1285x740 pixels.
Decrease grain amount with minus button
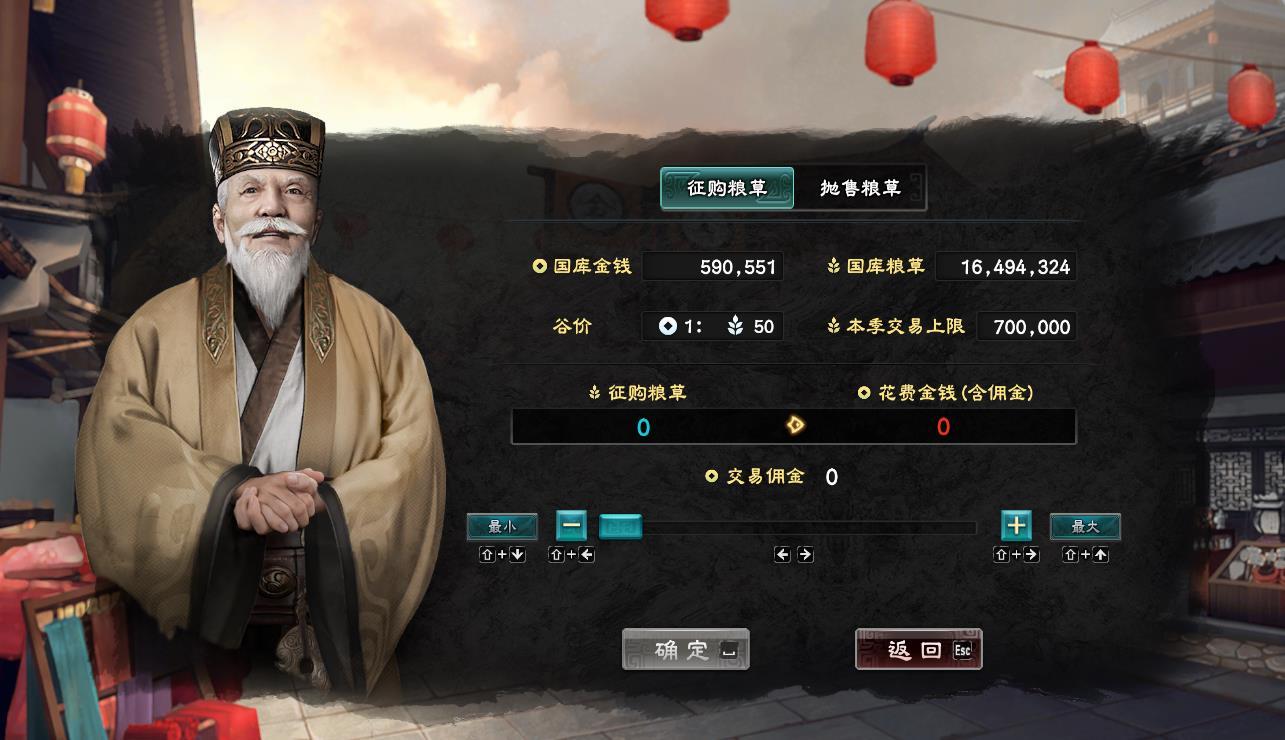[572, 525]
